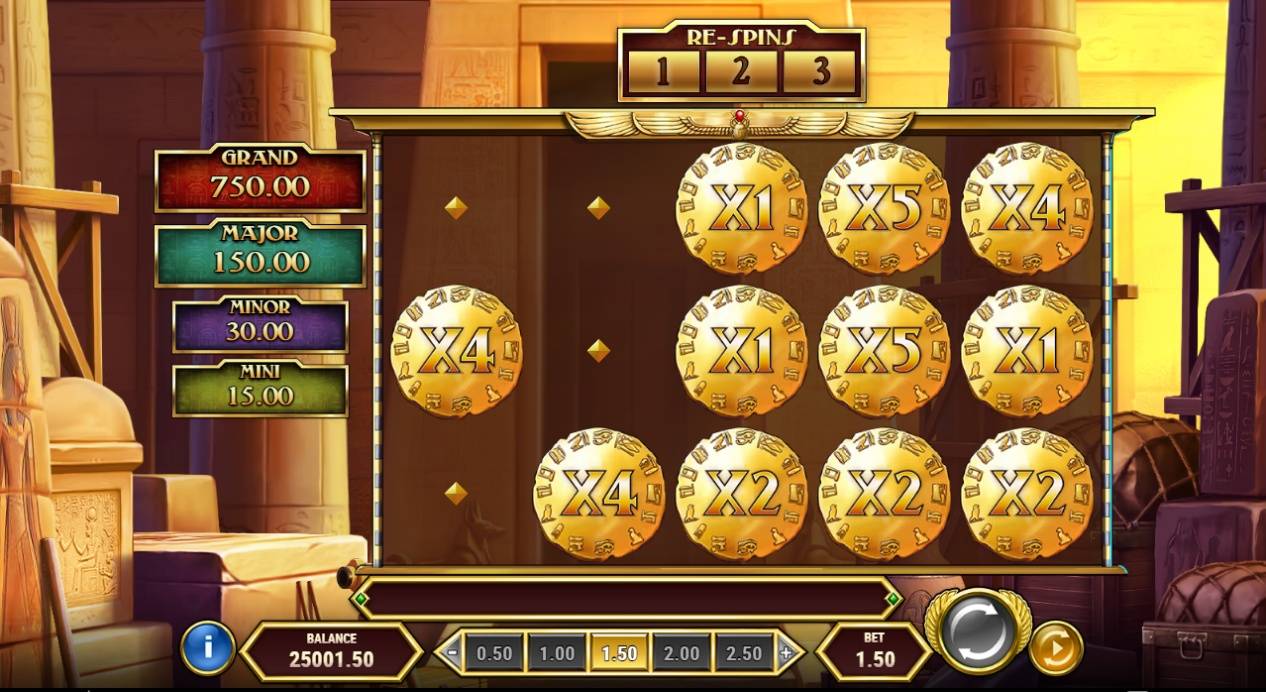Decrease bet with the minus arrow
Screen dimensions: 1266x692
[x=453, y=654]
